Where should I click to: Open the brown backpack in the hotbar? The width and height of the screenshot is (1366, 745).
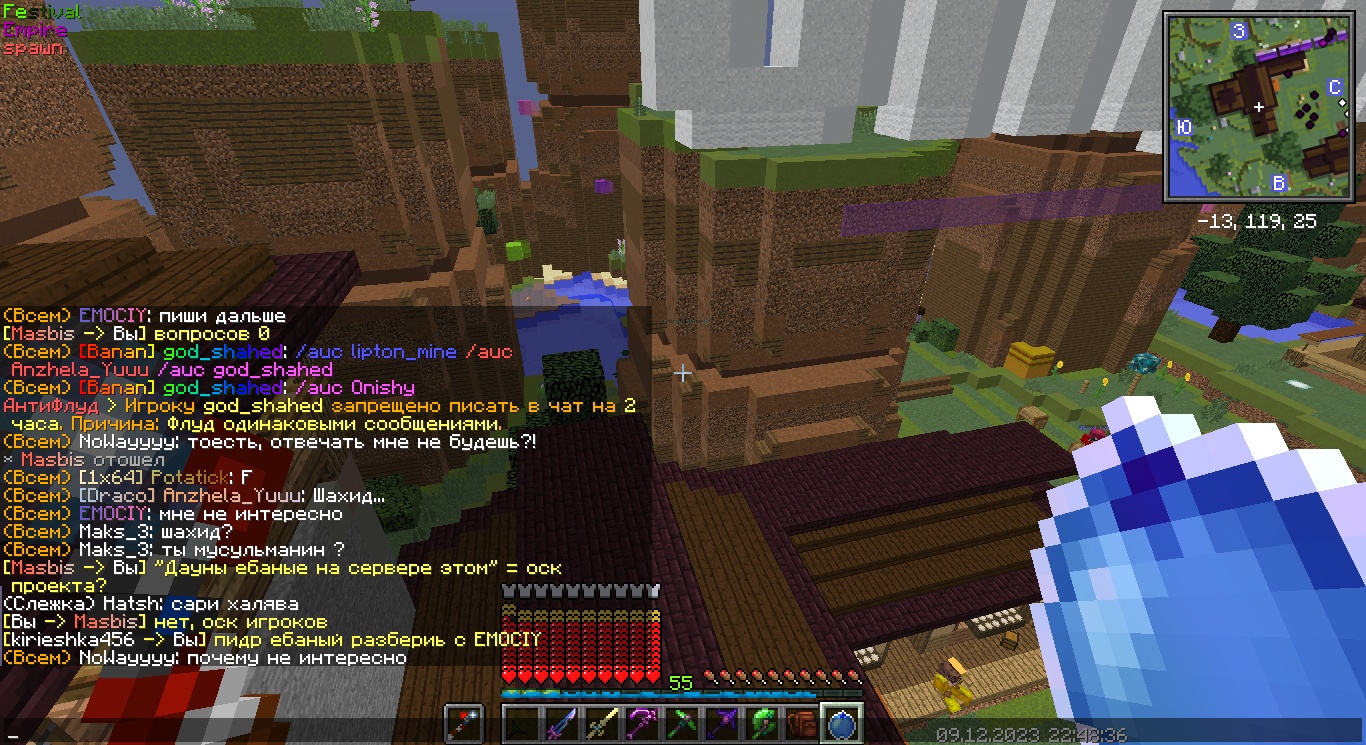click(x=802, y=722)
